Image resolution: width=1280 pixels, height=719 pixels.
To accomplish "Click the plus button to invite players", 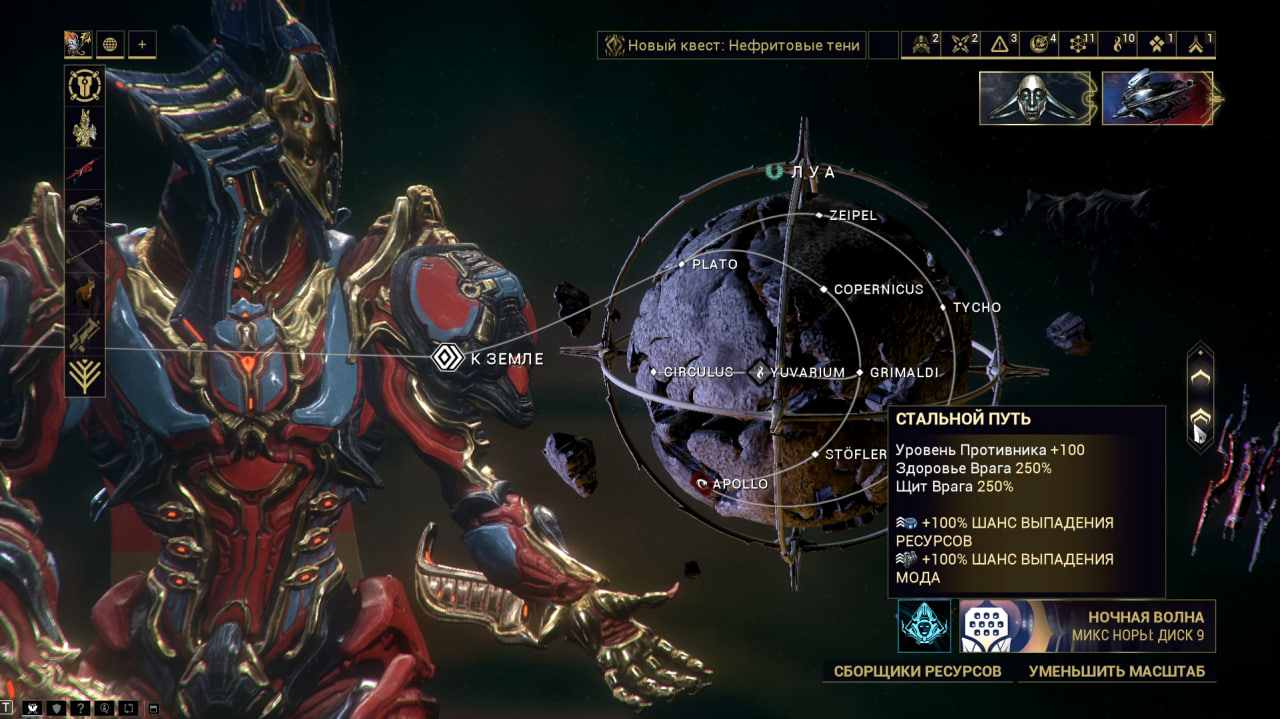I will [142, 44].
